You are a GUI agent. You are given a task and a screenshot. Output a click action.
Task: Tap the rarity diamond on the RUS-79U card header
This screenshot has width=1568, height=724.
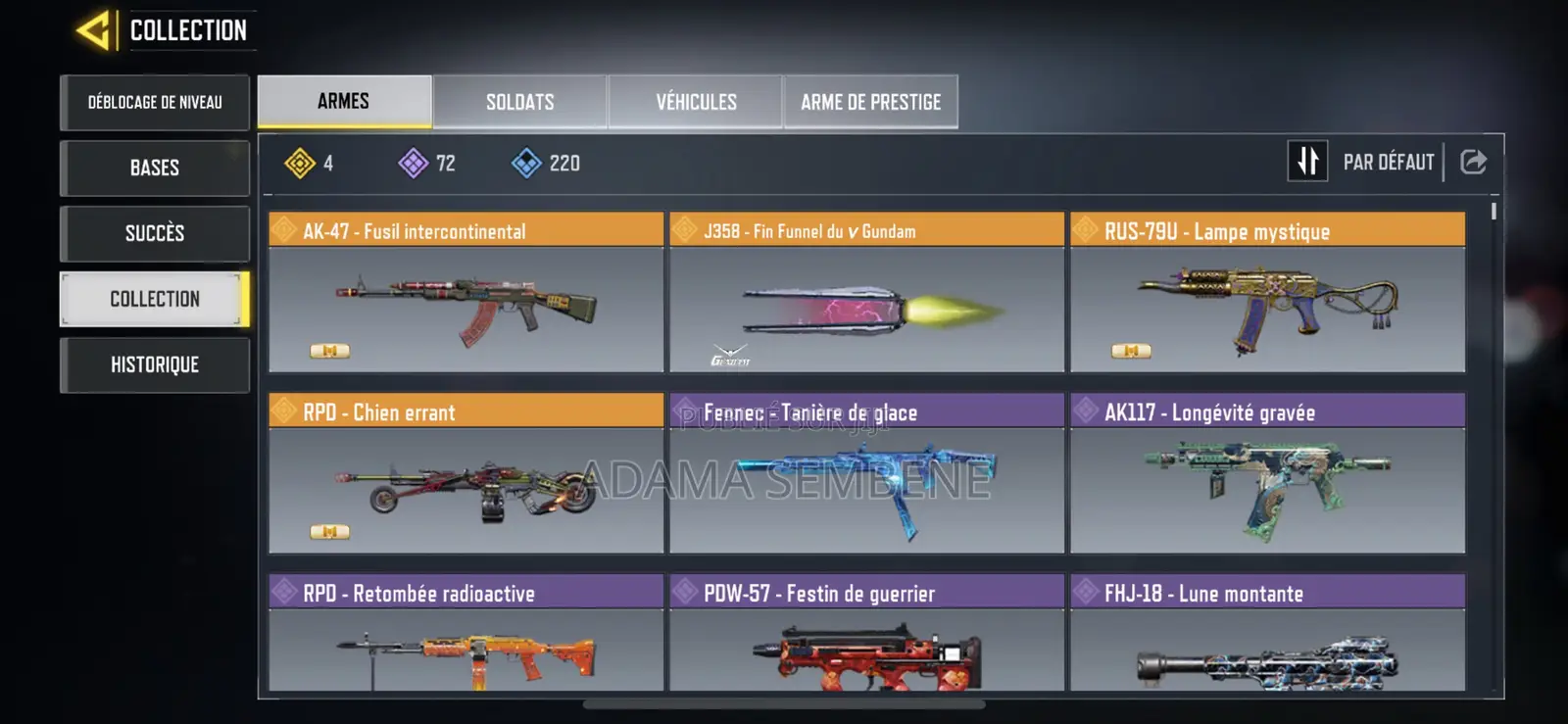click(x=1087, y=230)
